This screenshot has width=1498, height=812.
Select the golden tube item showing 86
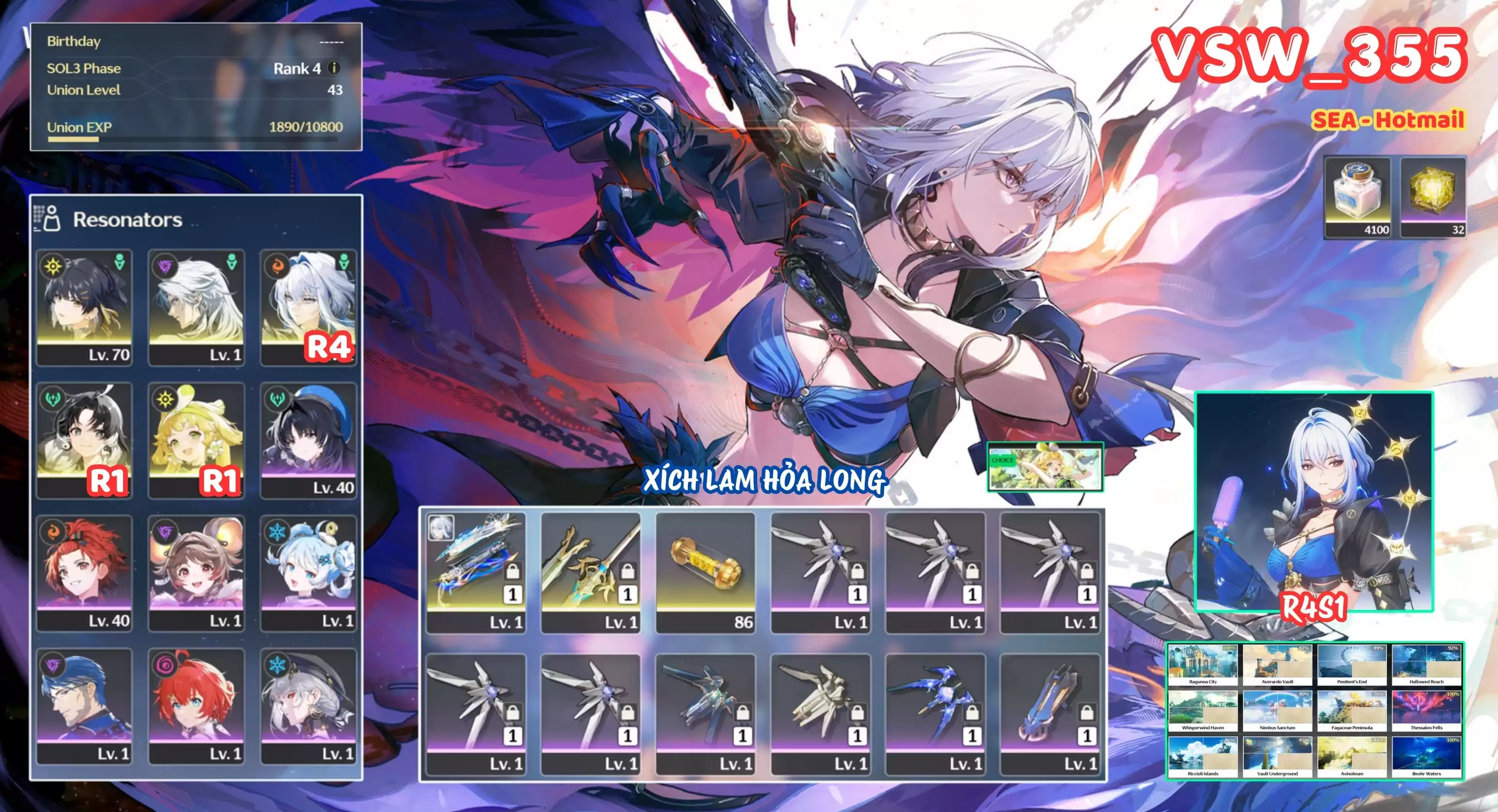[705, 572]
